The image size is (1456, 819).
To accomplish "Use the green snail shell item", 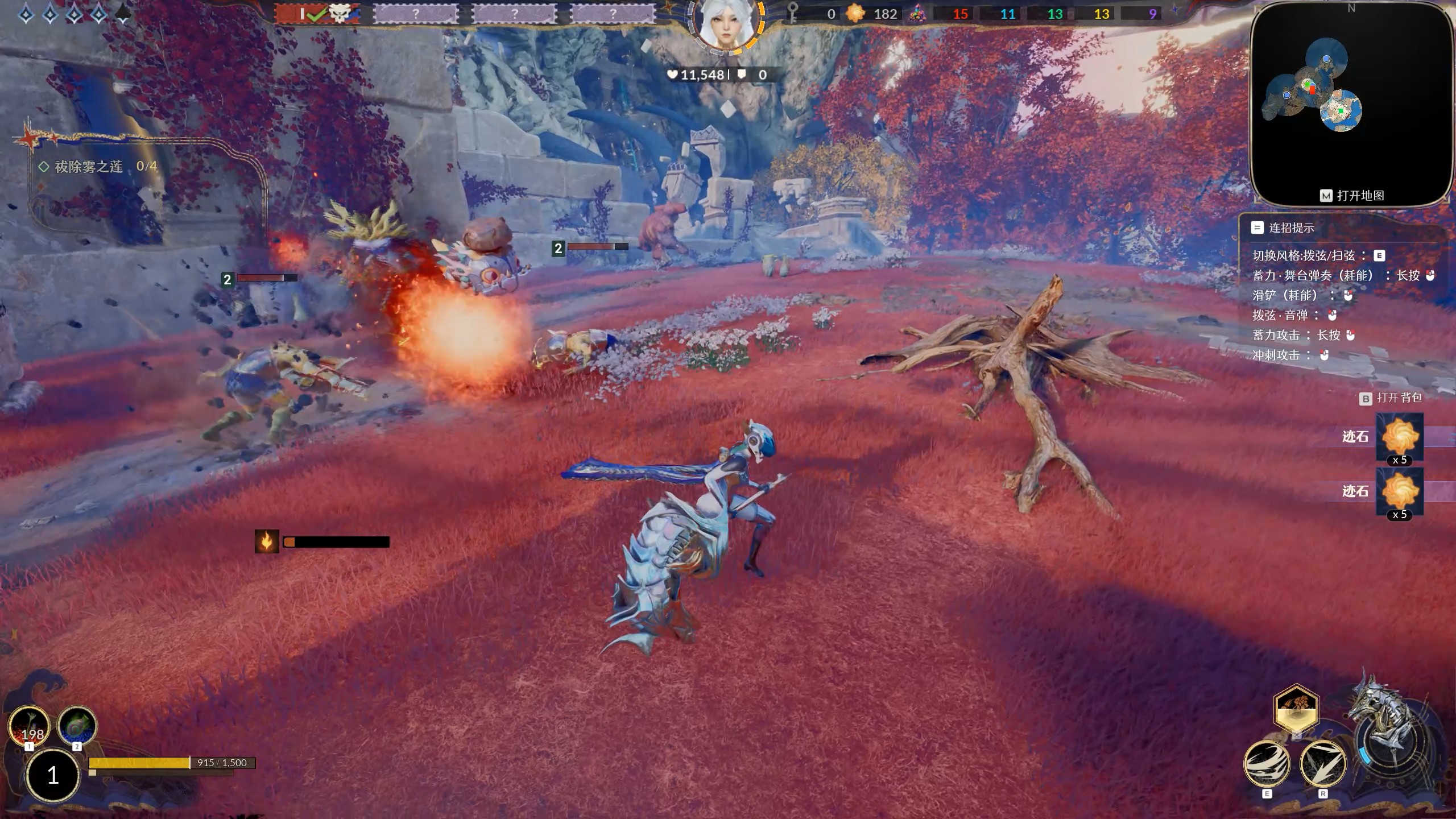I will 77,726.
